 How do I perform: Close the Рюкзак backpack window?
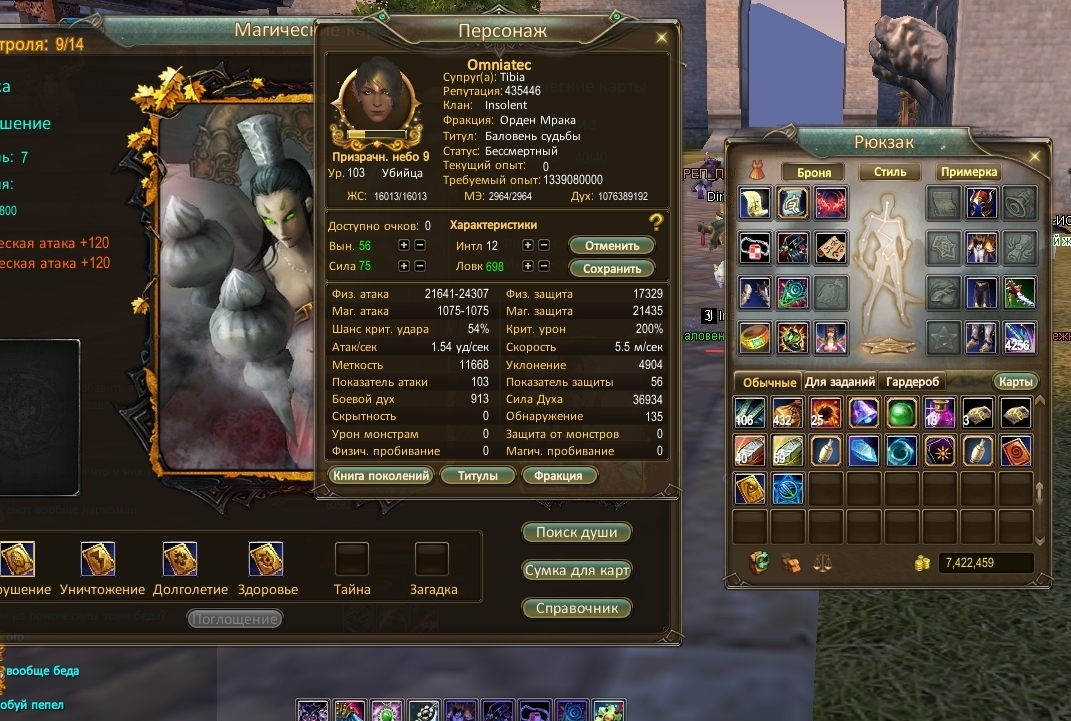point(1034,156)
